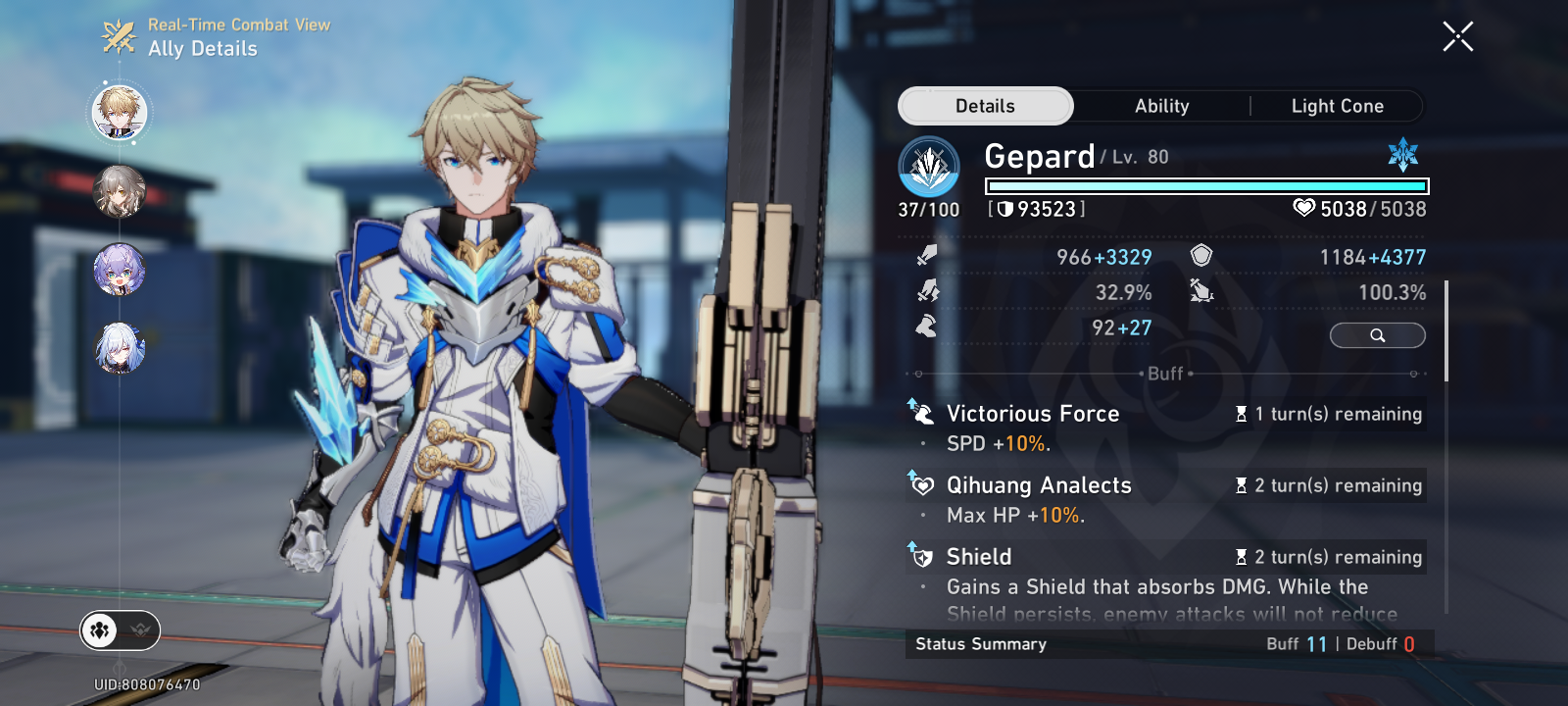Open the Light Cone tab
The height and width of the screenshot is (706, 1568).
click(x=1338, y=106)
